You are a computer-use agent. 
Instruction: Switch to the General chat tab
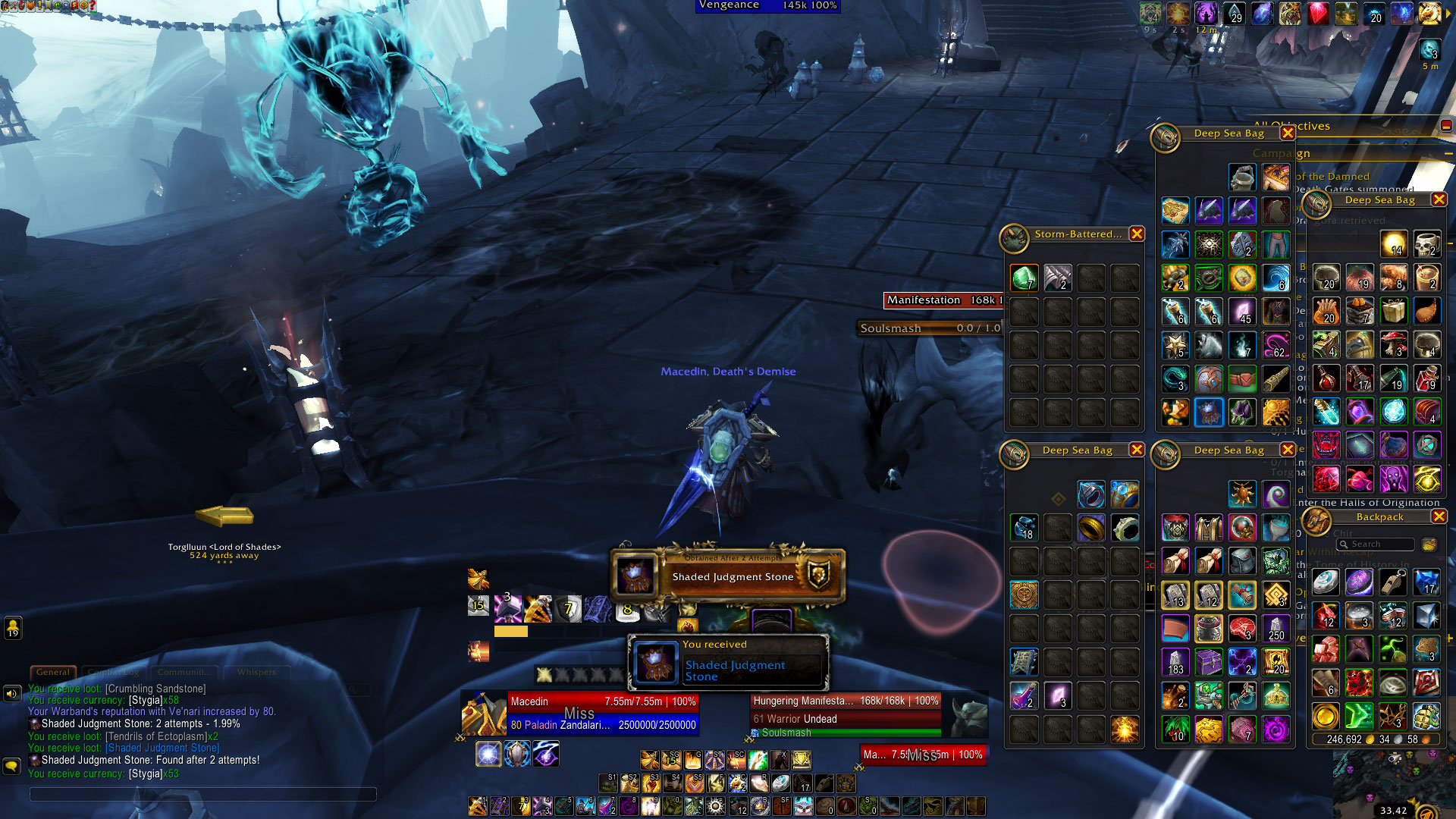coord(53,672)
